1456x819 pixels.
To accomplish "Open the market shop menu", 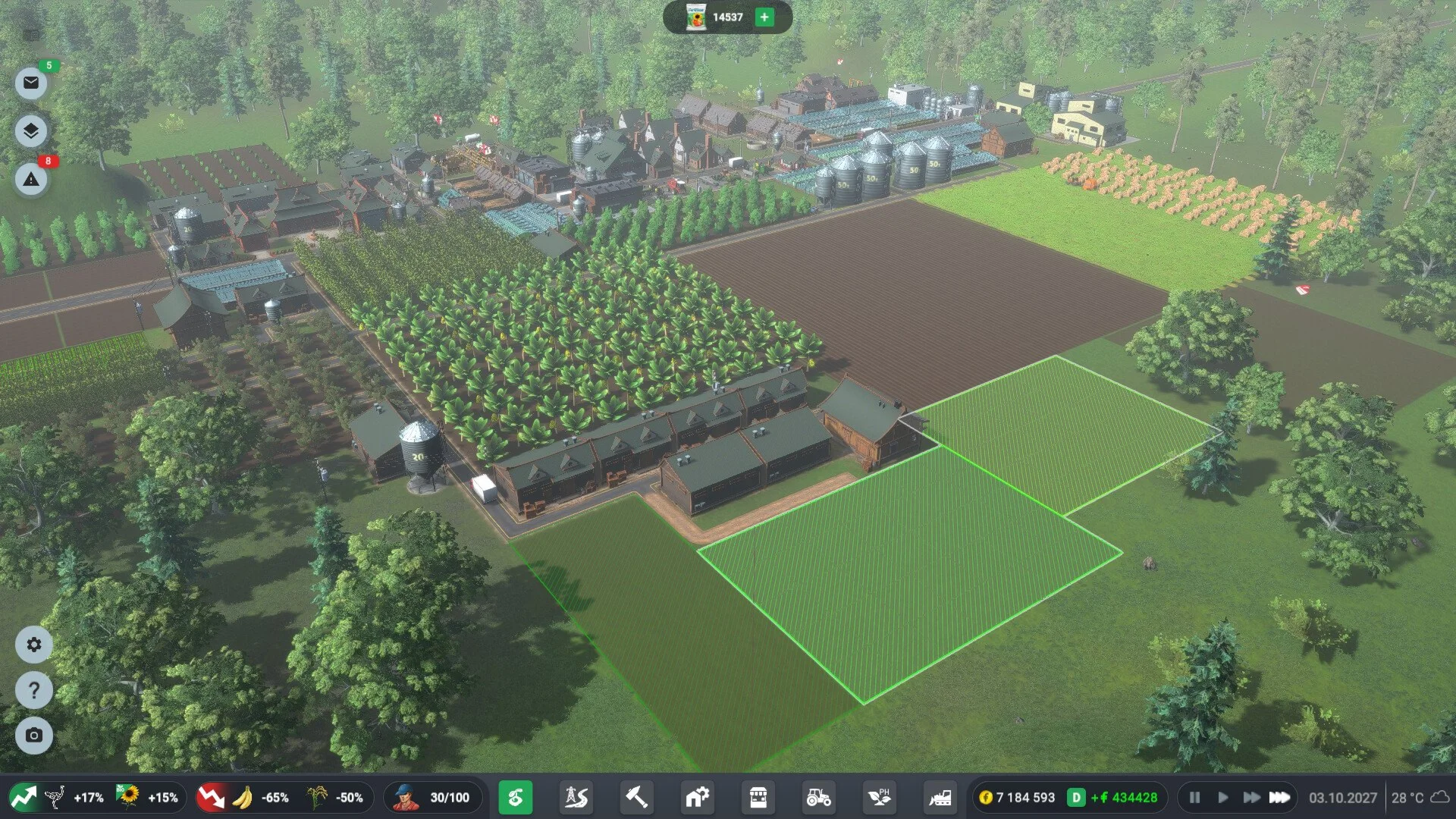I will tap(758, 798).
